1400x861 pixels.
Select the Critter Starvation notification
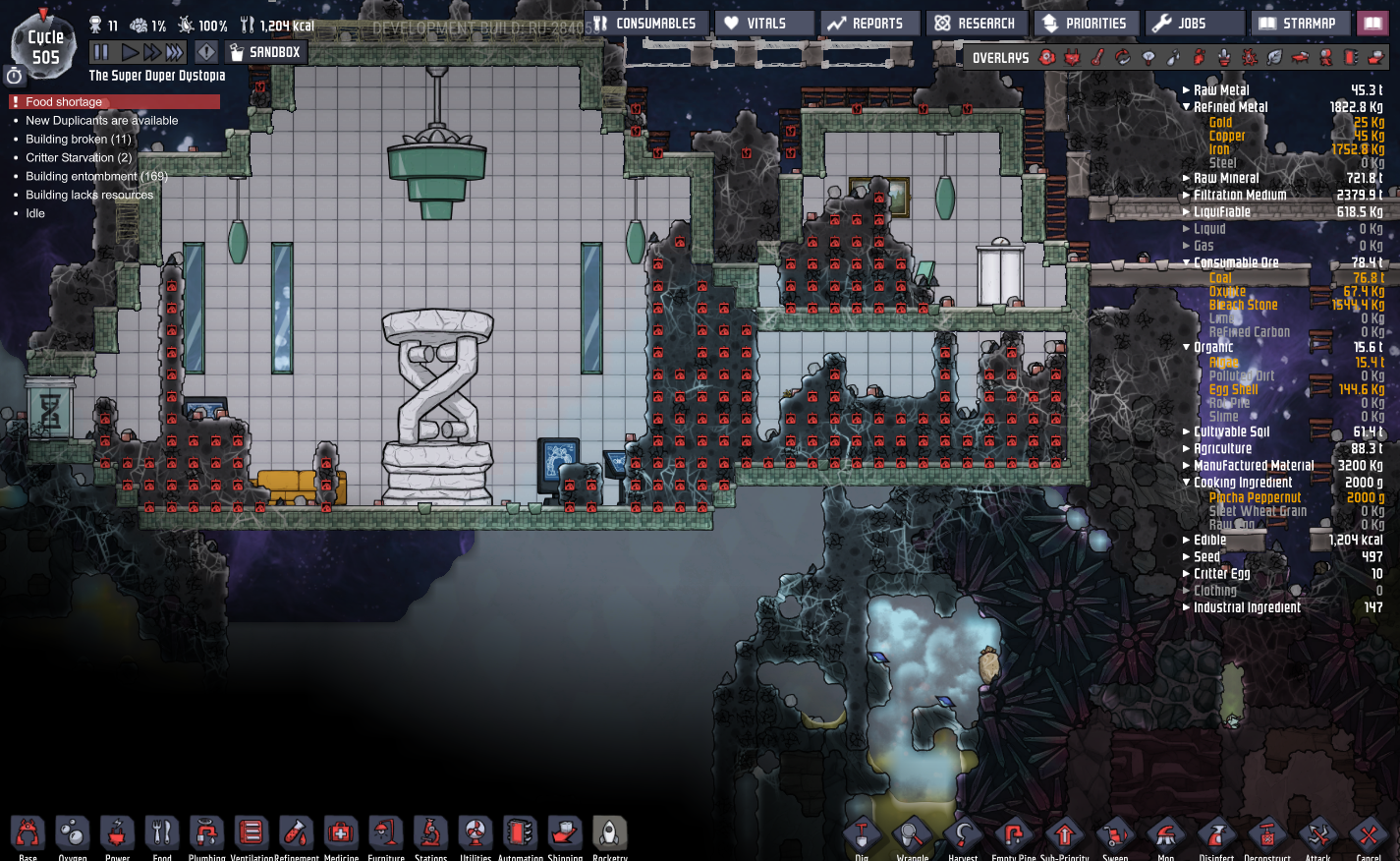point(79,157)
